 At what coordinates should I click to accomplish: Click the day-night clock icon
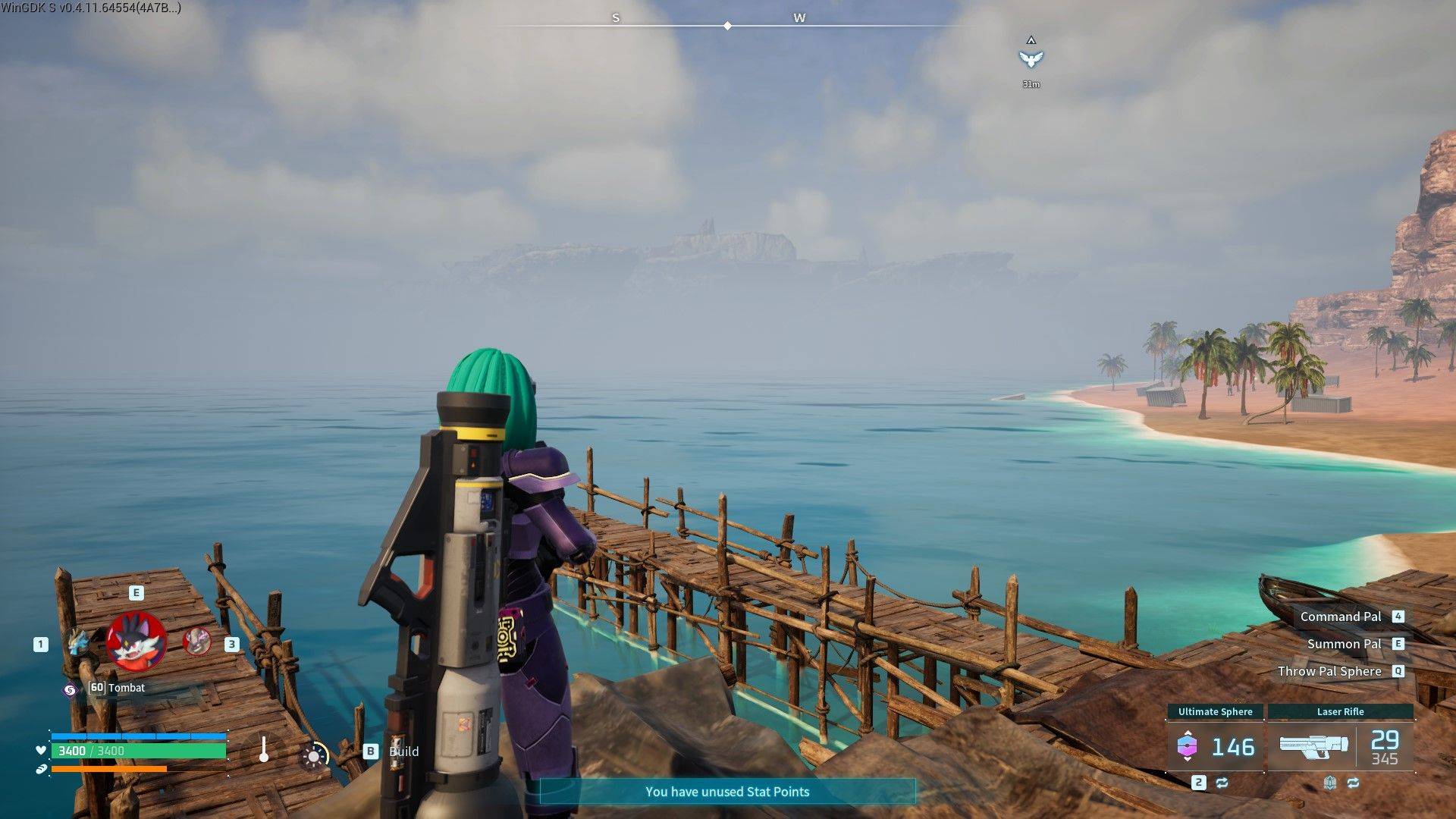click(x=314, y=755)
